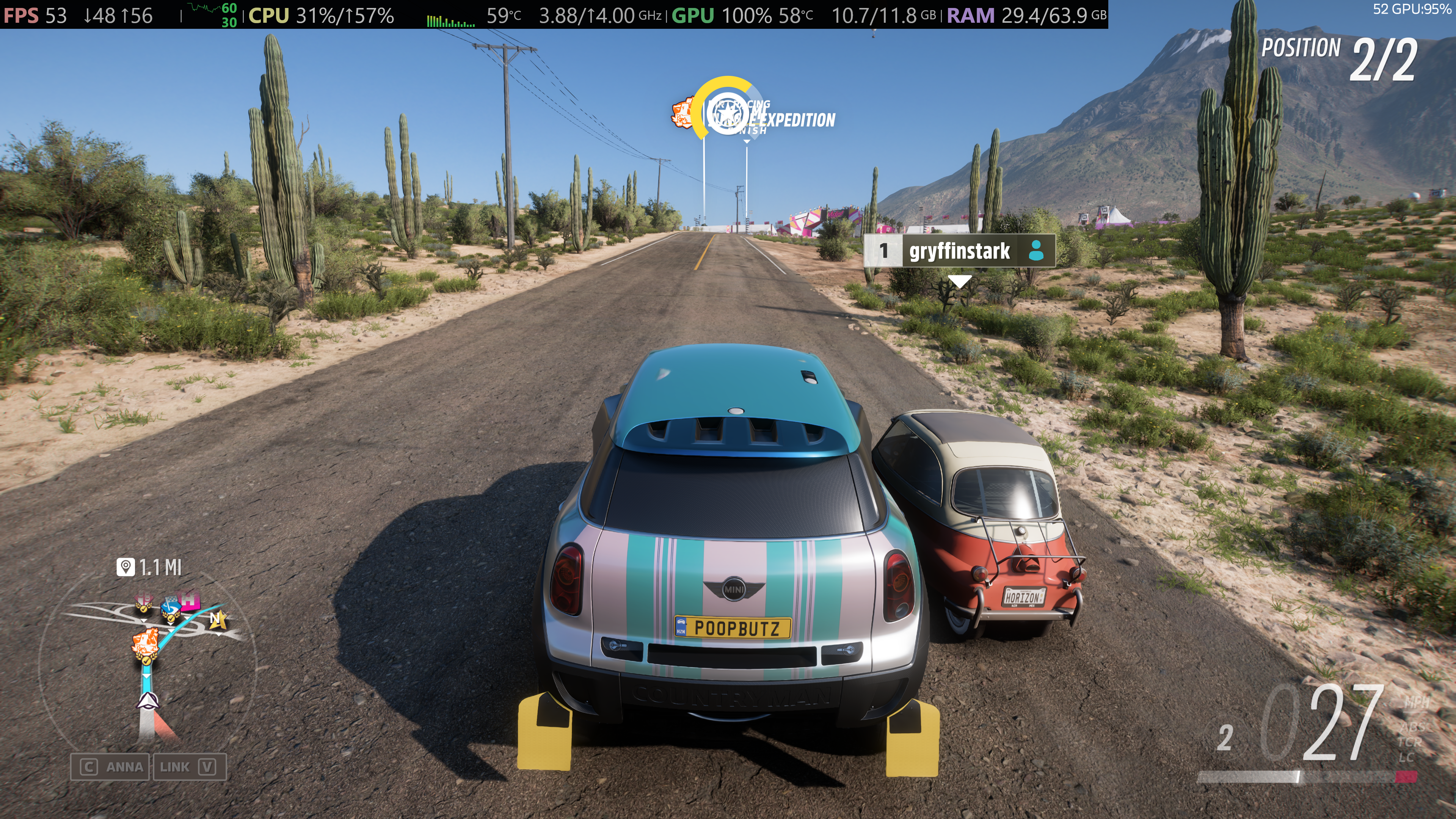Click the star finish waypoint marker

(728, 113)
